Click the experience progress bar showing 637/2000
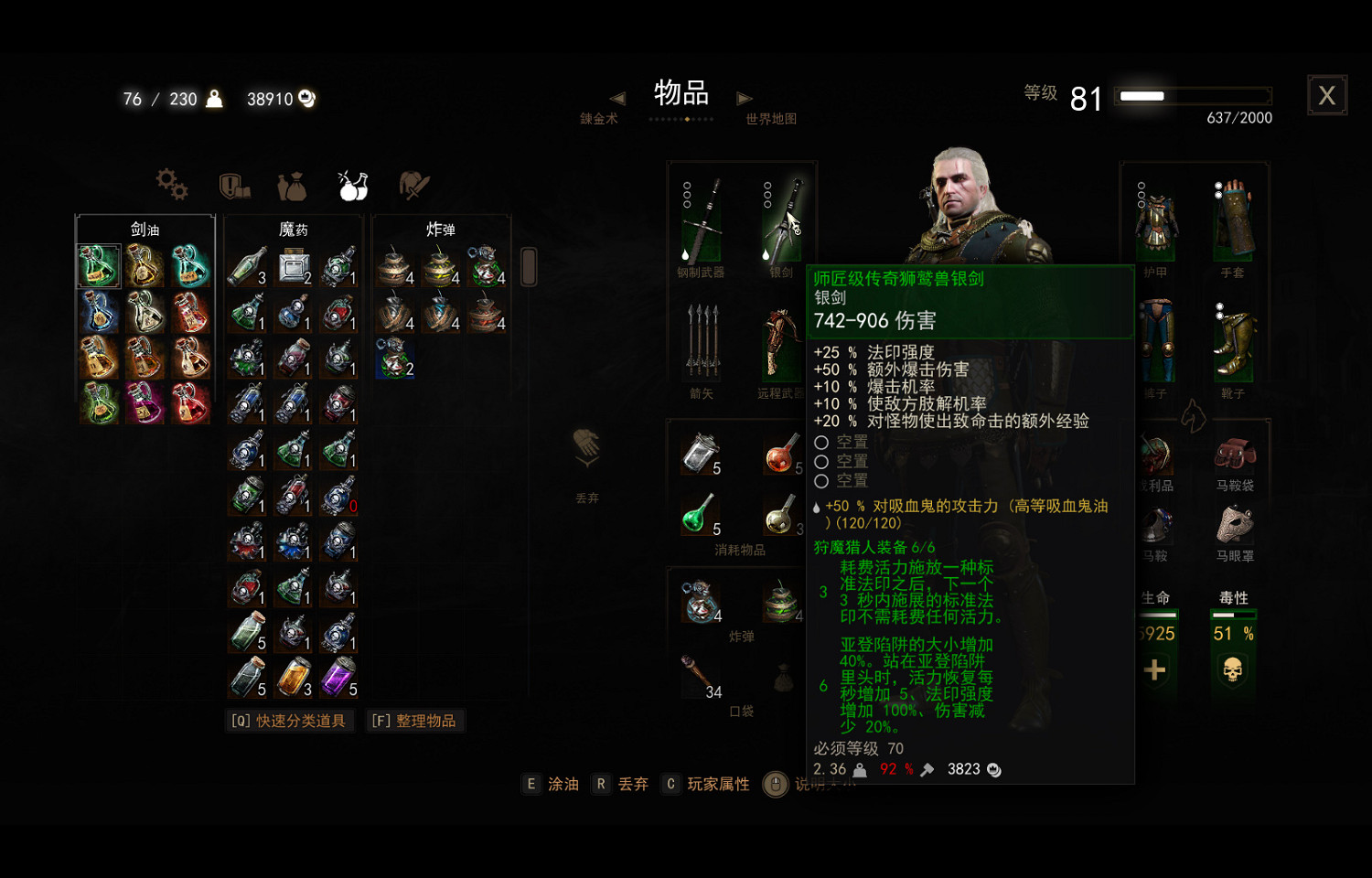Image resolution: width=1372 pixels, height=878 pixels. tap(1193, 95)
